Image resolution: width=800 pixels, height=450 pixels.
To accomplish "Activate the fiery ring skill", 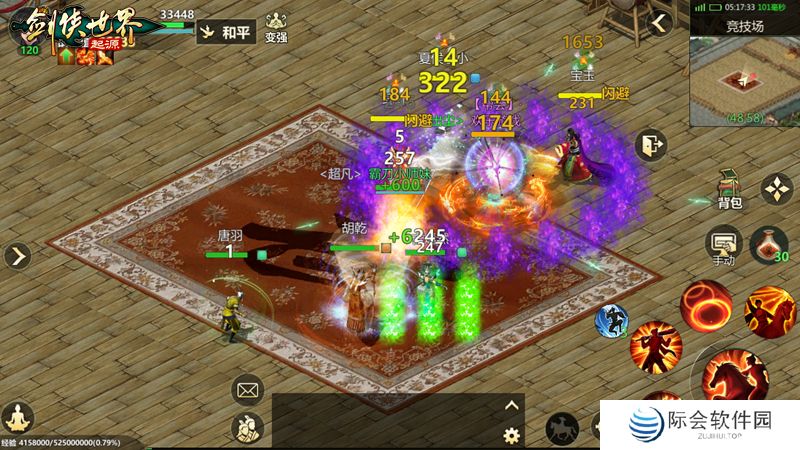I will pos(706,305).
